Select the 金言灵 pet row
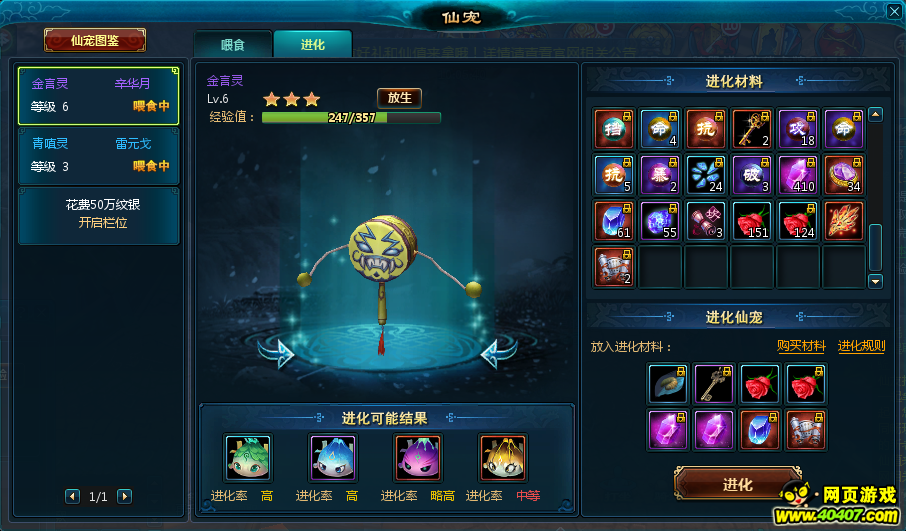Viewport: 906px width, 531px height. [98, 96]
